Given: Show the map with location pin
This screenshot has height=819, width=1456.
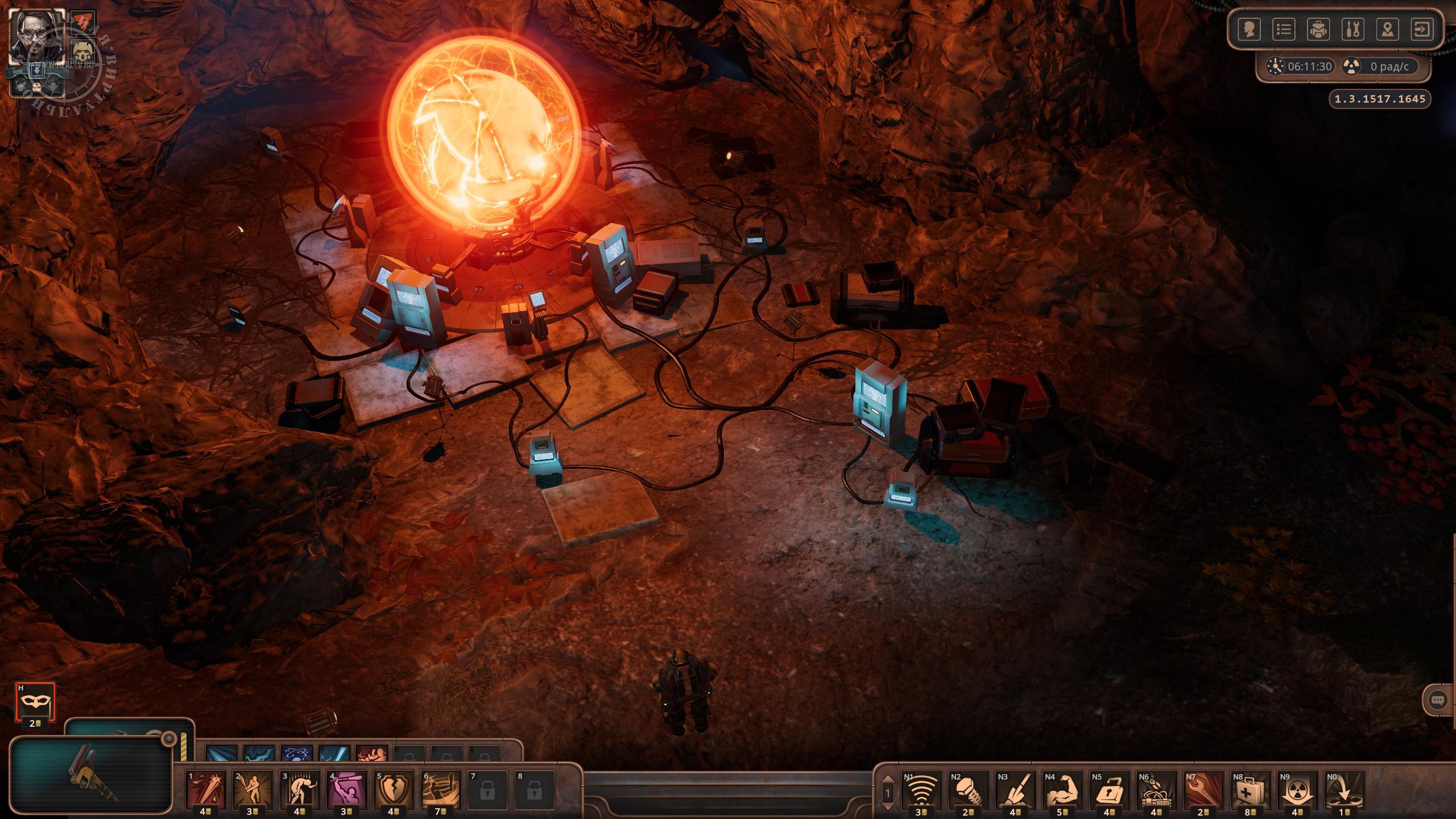Looking at the screenshot, I should (x=1387, y=30).
